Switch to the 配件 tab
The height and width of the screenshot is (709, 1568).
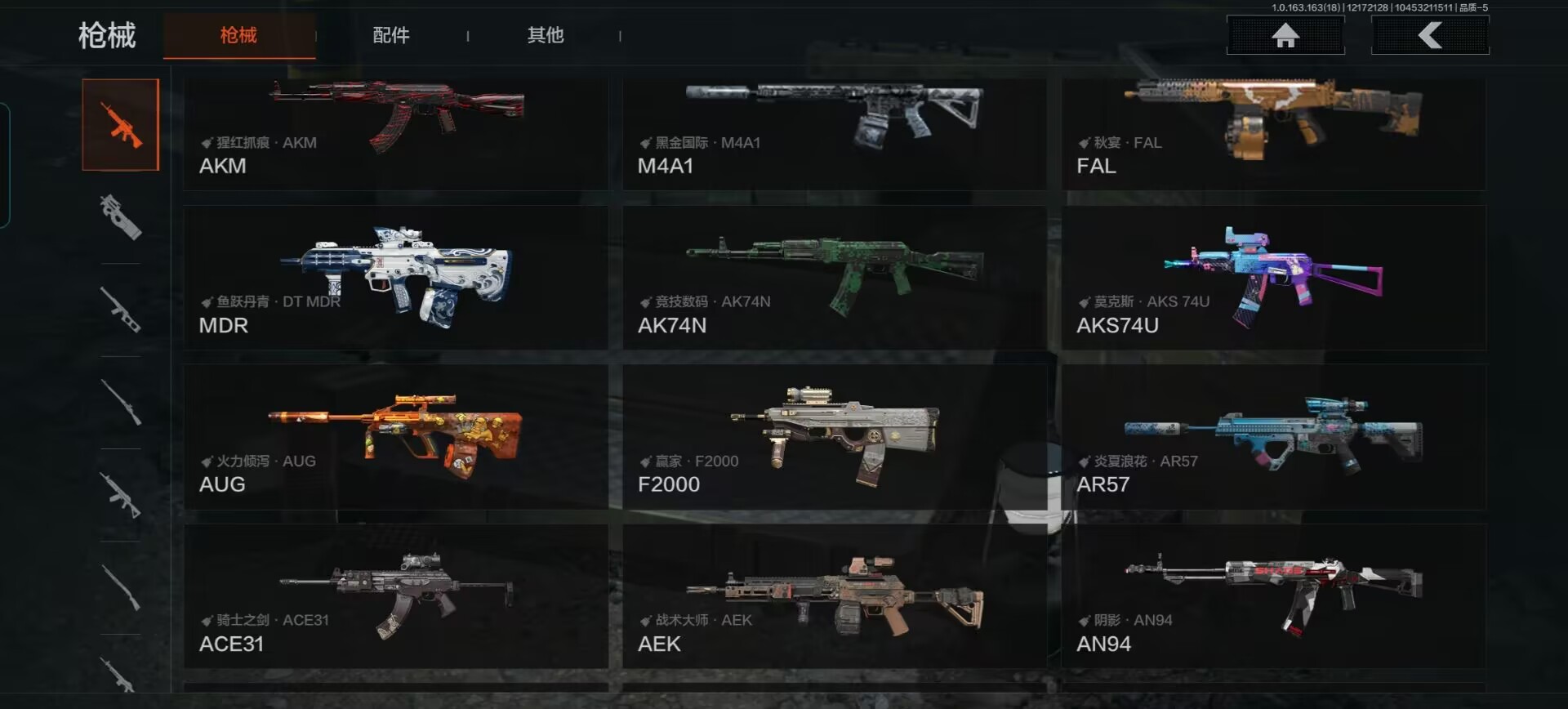(x=391, y=35)
